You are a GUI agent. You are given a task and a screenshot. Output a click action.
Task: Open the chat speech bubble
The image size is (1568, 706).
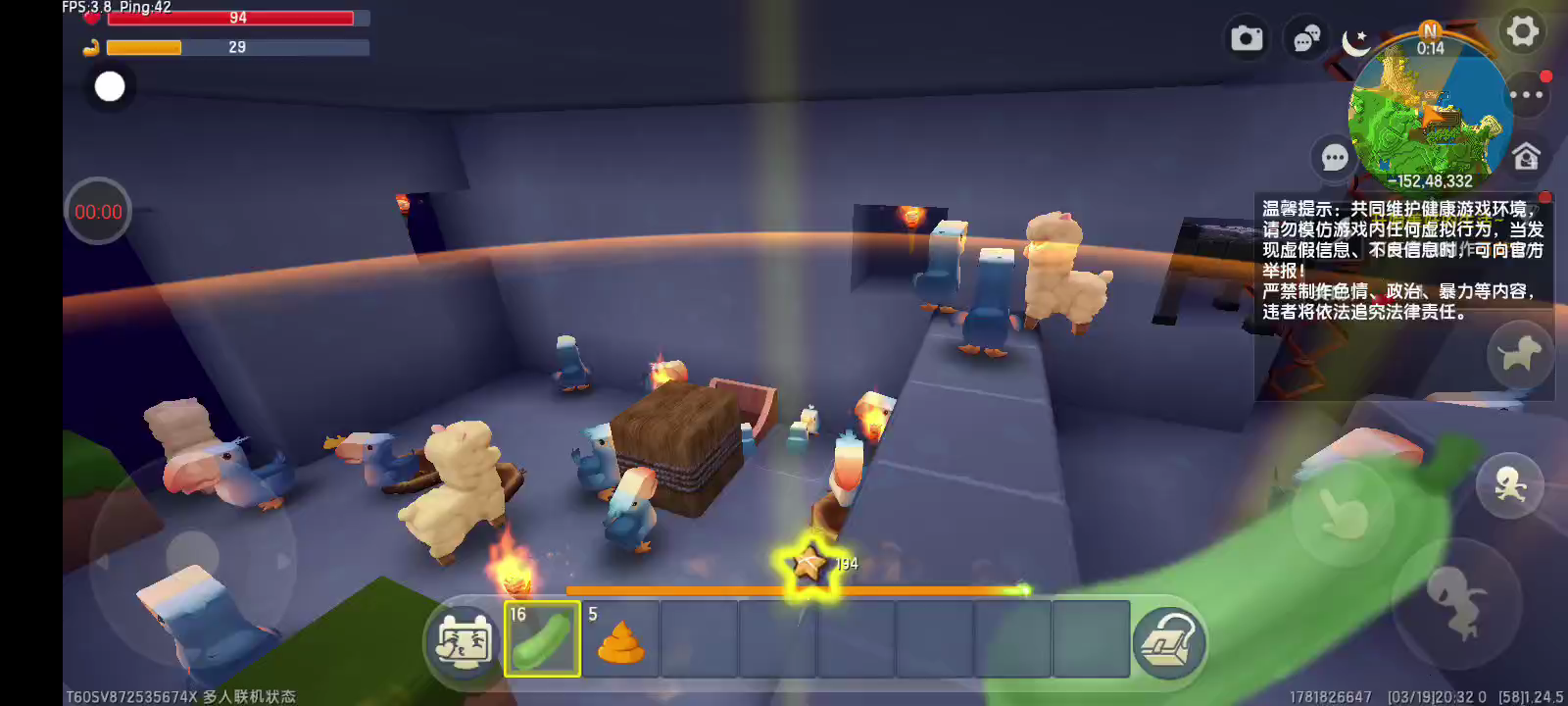coord(1334,157)
